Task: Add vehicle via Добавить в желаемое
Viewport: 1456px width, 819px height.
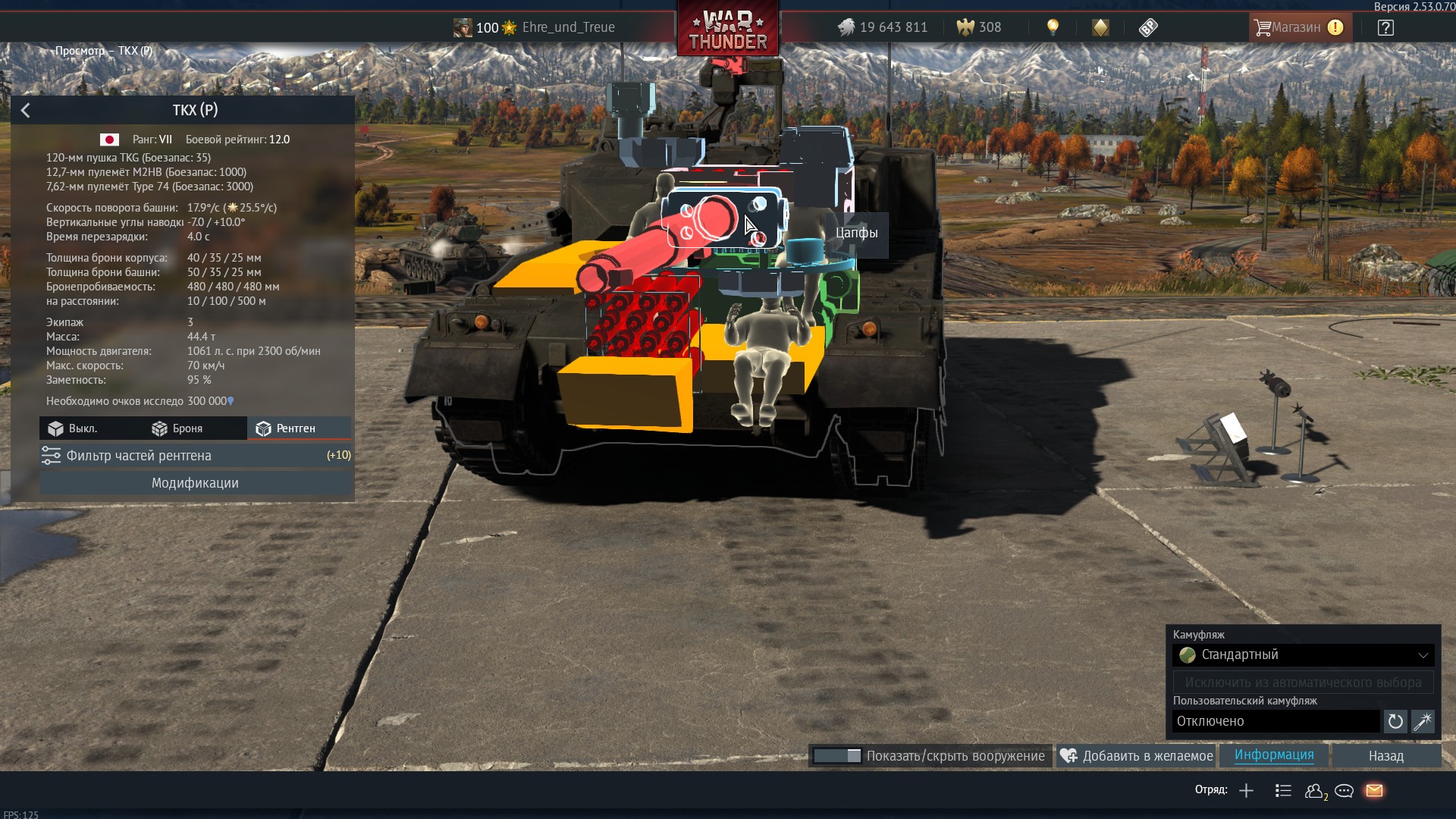Action: (x=1137, y=756)
